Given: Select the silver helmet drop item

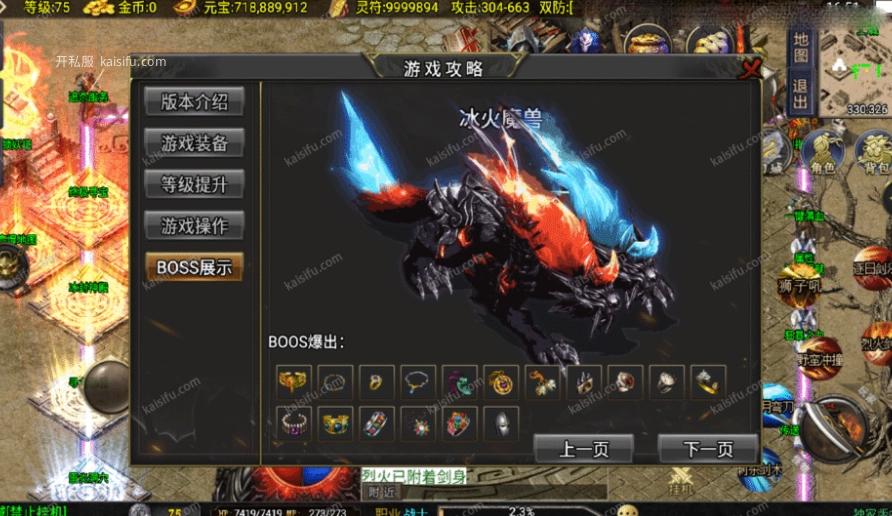Looking at the screenshot, I should [499, 423].
